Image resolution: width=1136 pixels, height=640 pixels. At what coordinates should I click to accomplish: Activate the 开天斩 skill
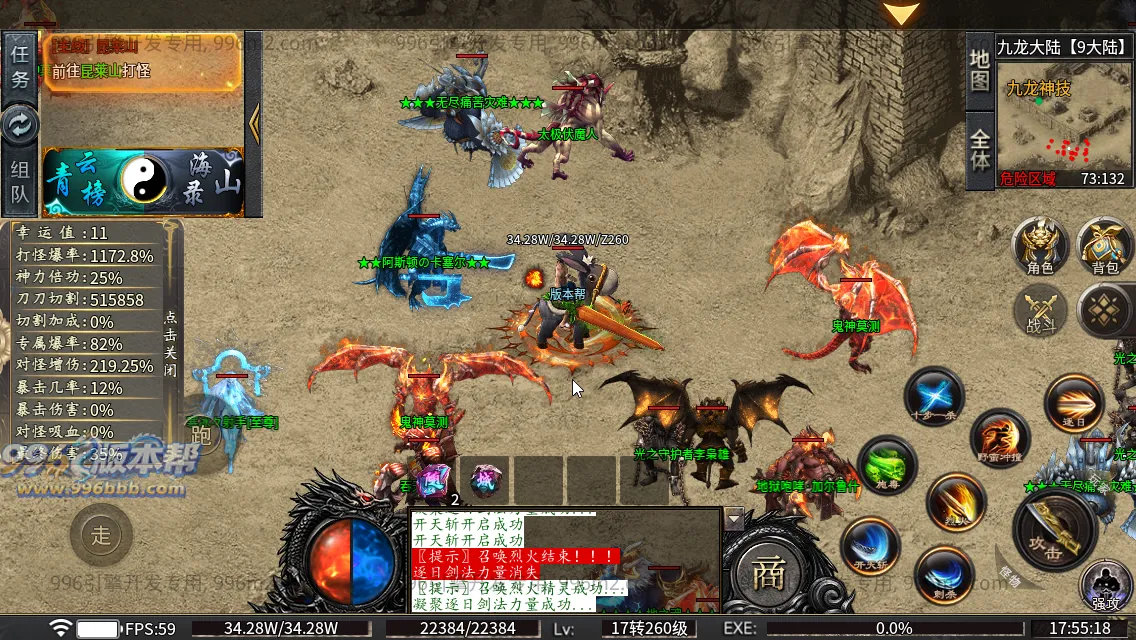(870, 545)
